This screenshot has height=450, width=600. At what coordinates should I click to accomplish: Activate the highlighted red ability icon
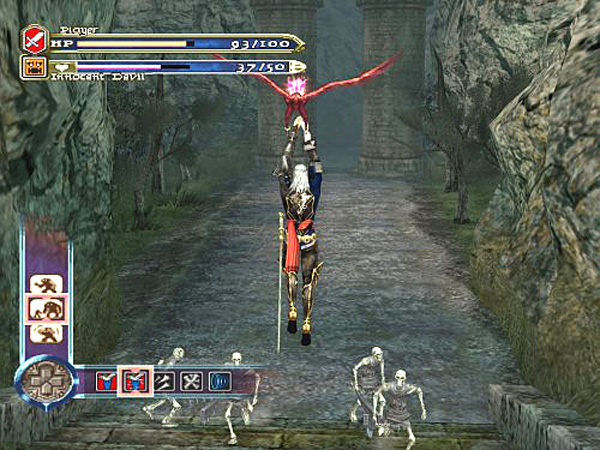(134, 381)
